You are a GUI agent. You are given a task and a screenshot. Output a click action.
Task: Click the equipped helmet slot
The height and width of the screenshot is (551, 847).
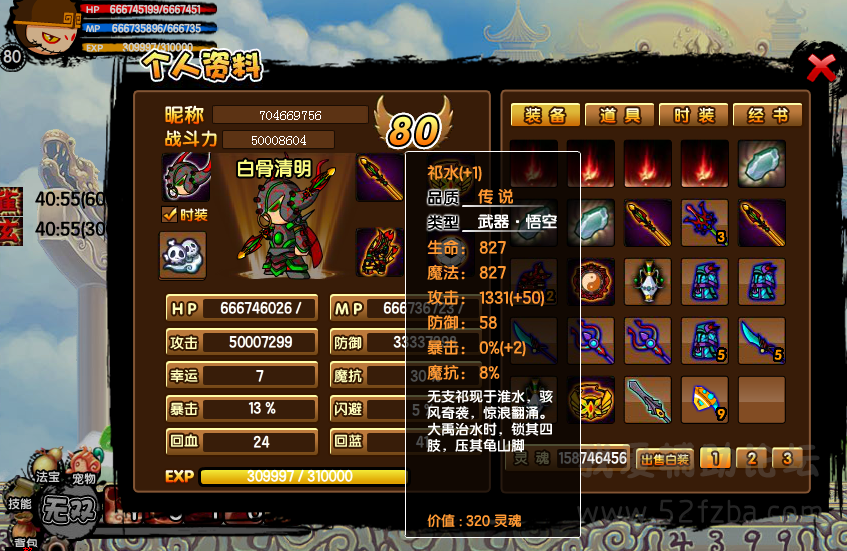tap(186, 177)
